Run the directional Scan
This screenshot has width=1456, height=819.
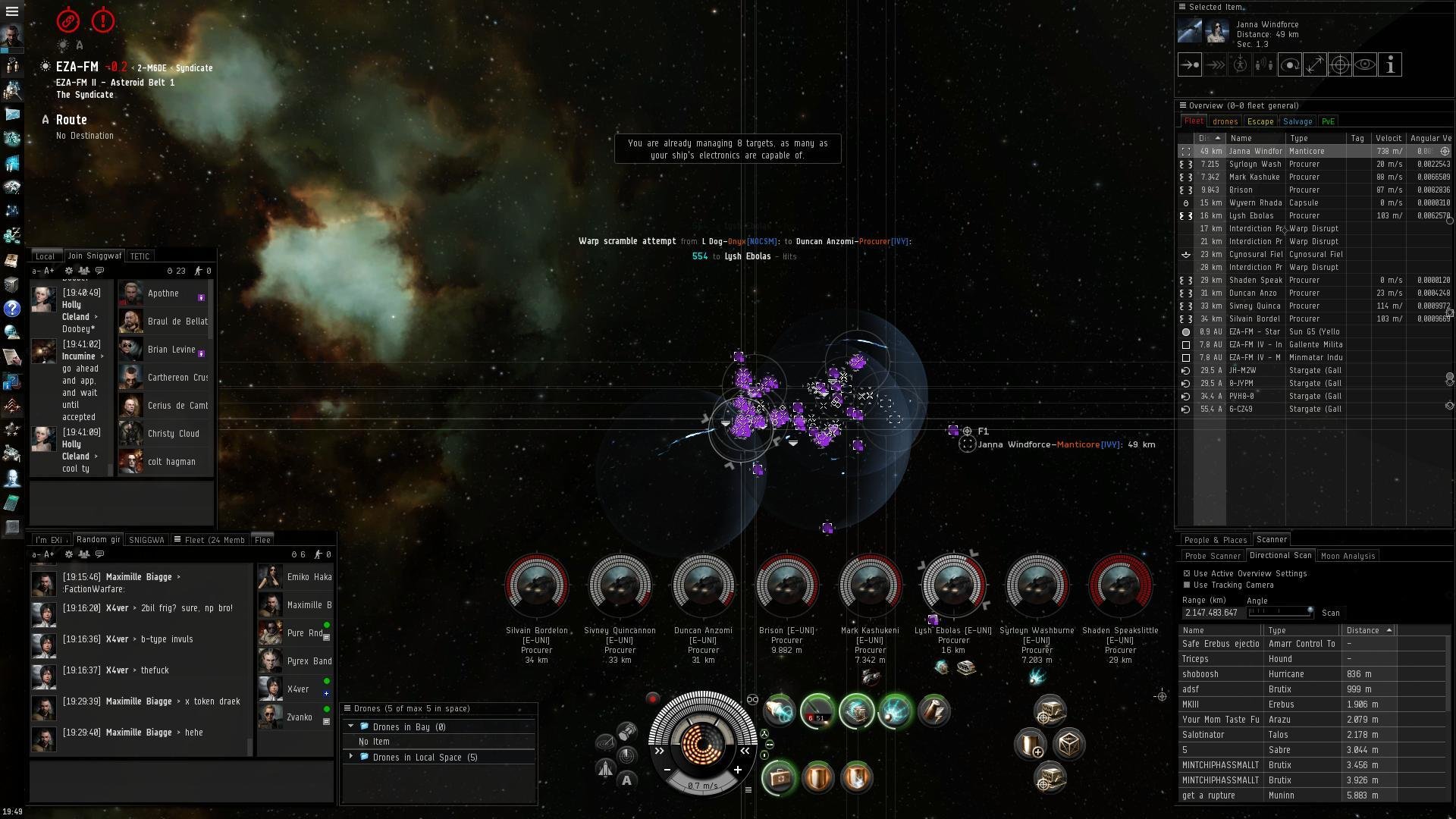click(1331, 613)
